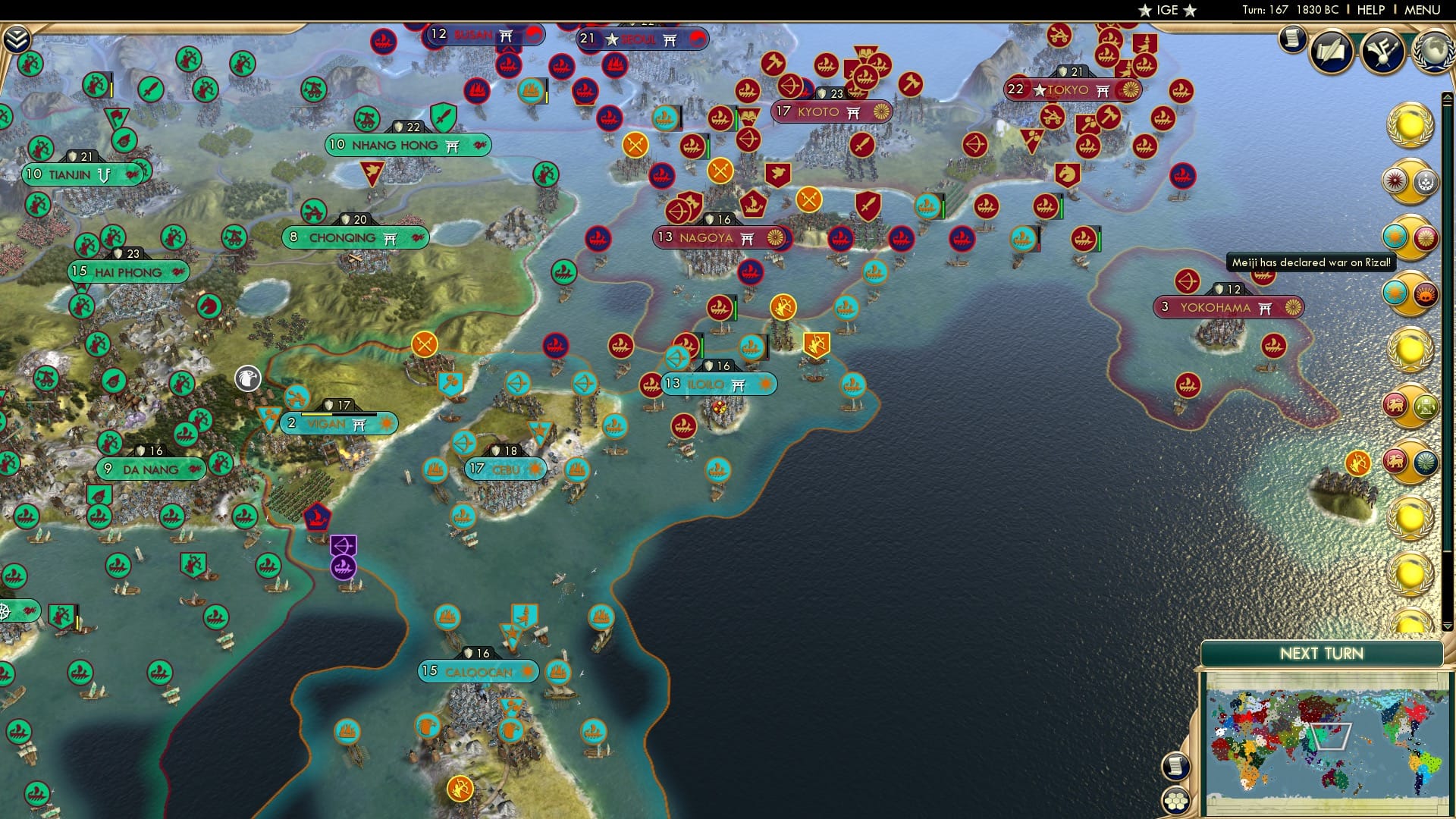The width and height of the screenshot is (1456, 819).
Task: Click the map options scroll beside the minimap
Action: point(1175,767)
